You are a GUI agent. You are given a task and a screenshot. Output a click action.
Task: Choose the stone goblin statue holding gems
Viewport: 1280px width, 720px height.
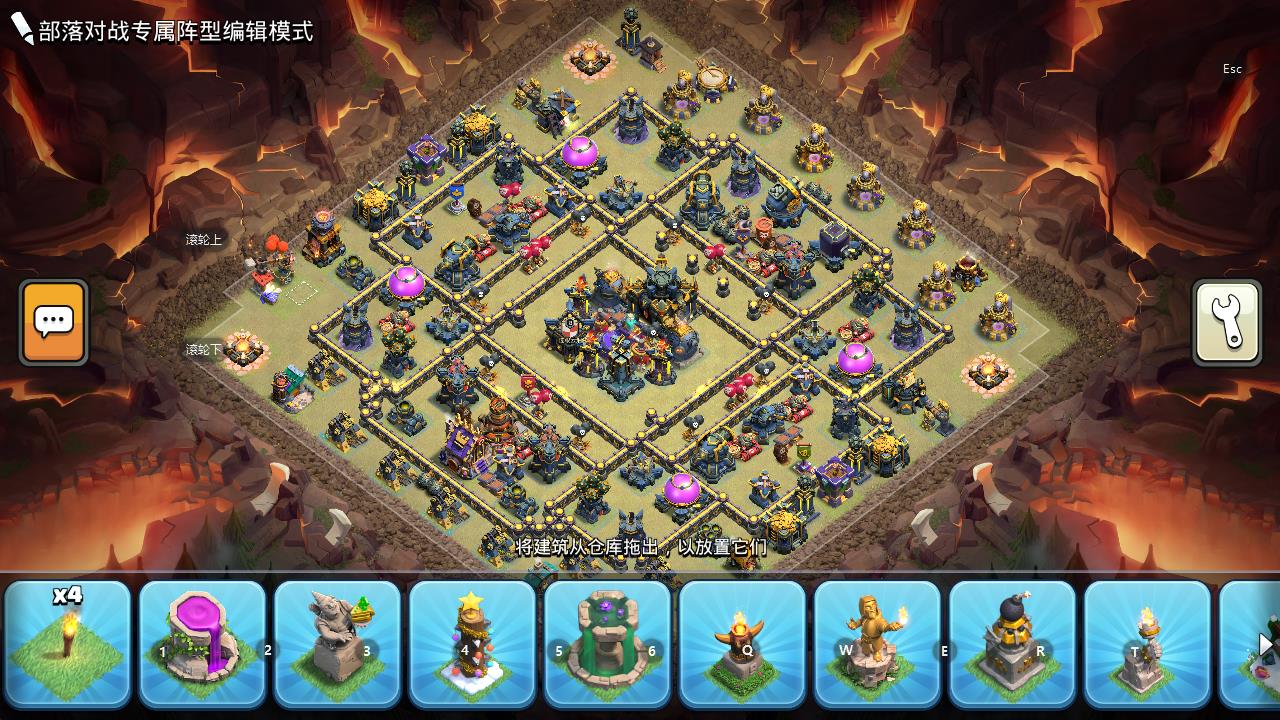pyautogui.click(x=338, y=644)
